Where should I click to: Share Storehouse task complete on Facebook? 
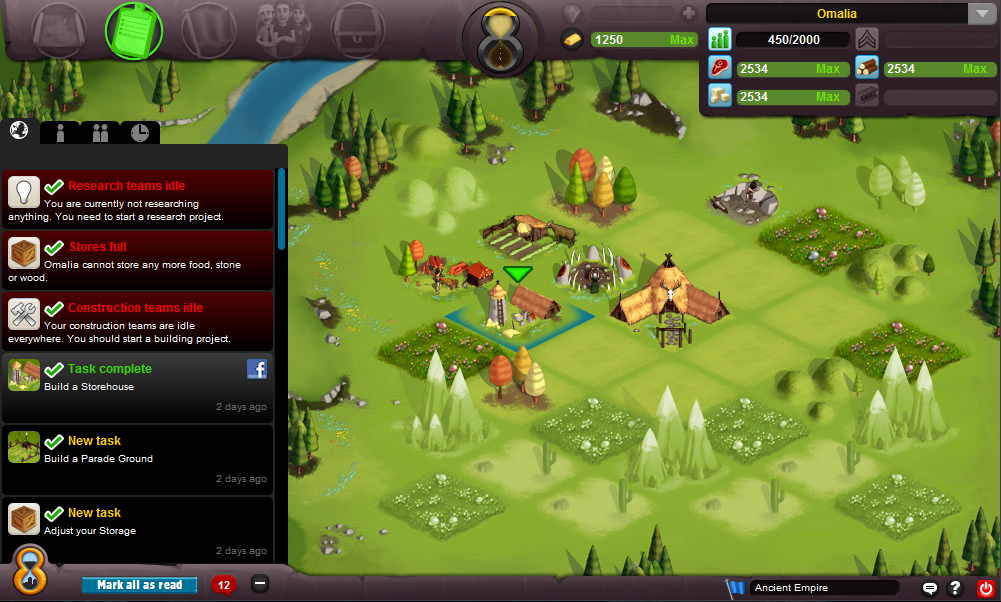(x=257, y=370)
